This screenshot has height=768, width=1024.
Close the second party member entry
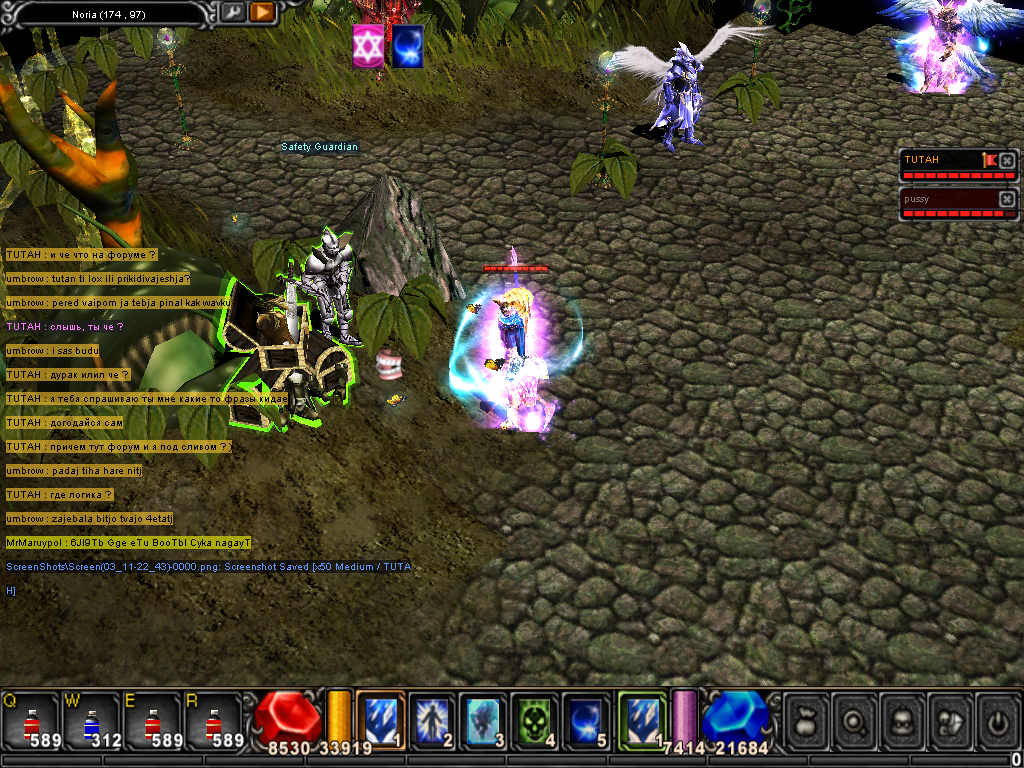(1007, 199)
